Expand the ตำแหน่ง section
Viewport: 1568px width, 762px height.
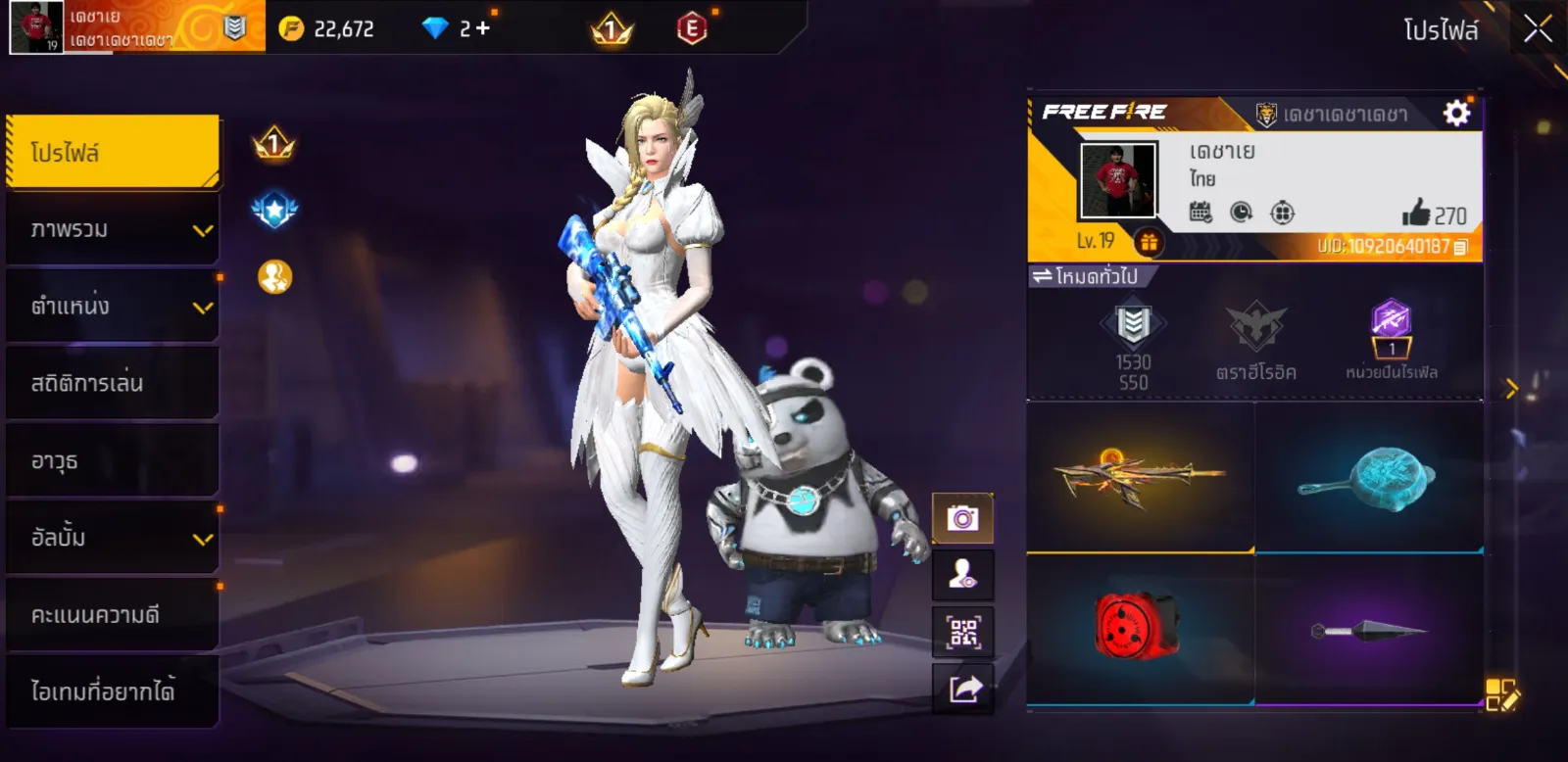pyautogui.click(x=113, y=307)
